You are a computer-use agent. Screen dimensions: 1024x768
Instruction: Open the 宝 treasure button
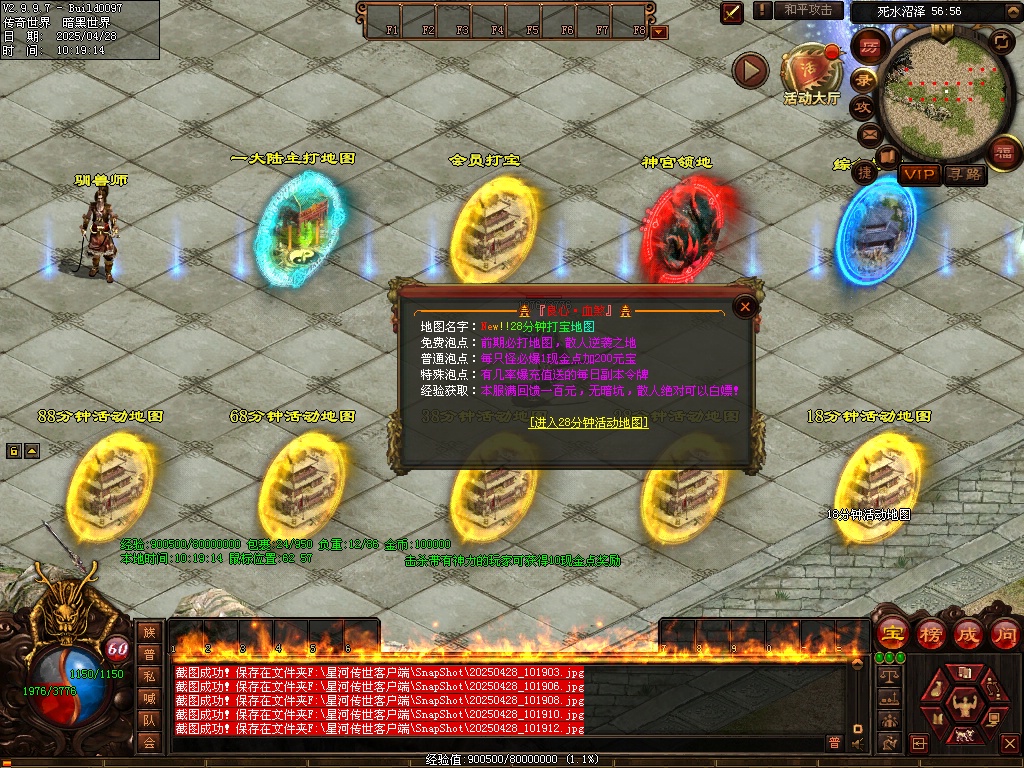(892, 634)
